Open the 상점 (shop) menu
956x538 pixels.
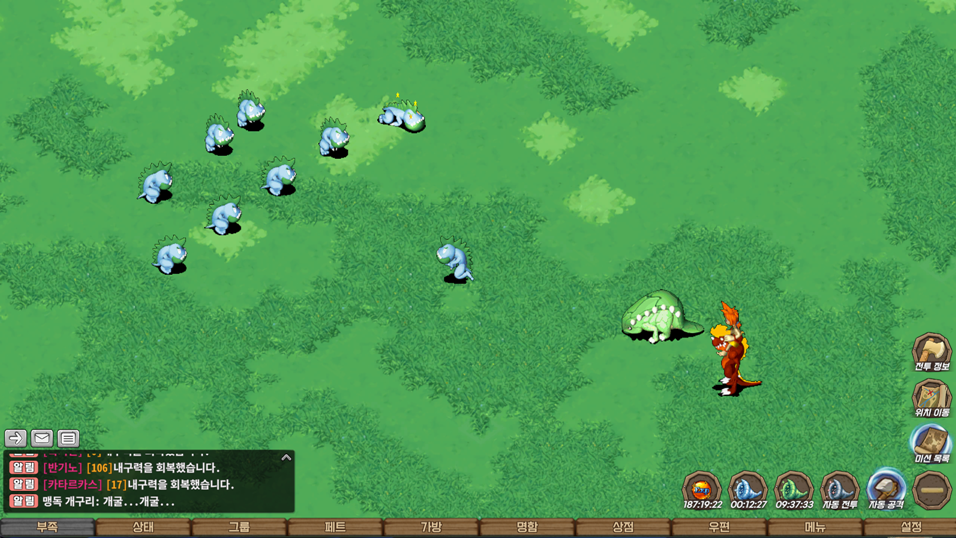tap(623, 527)
